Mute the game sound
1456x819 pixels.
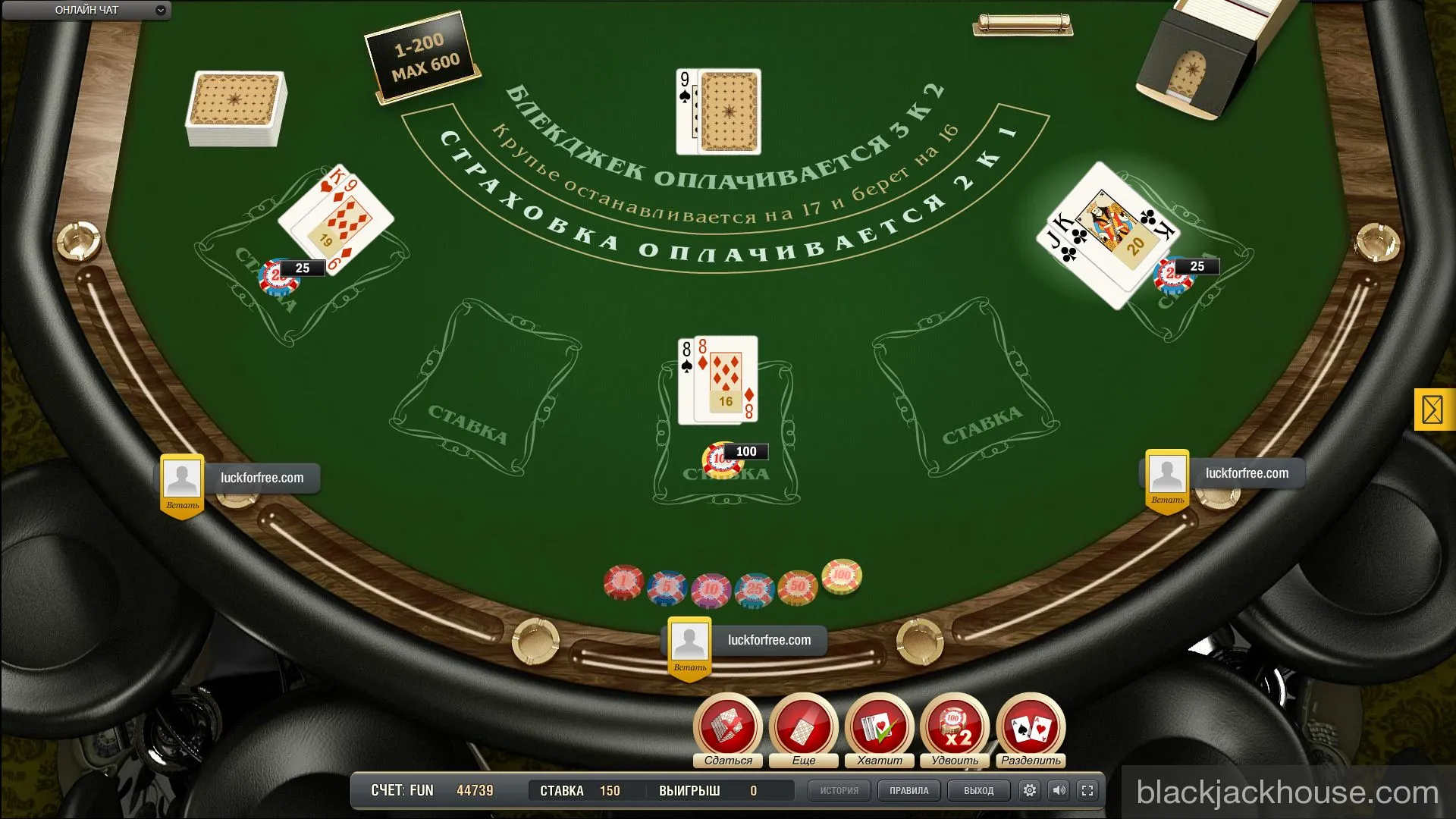tap(1059, 790)
